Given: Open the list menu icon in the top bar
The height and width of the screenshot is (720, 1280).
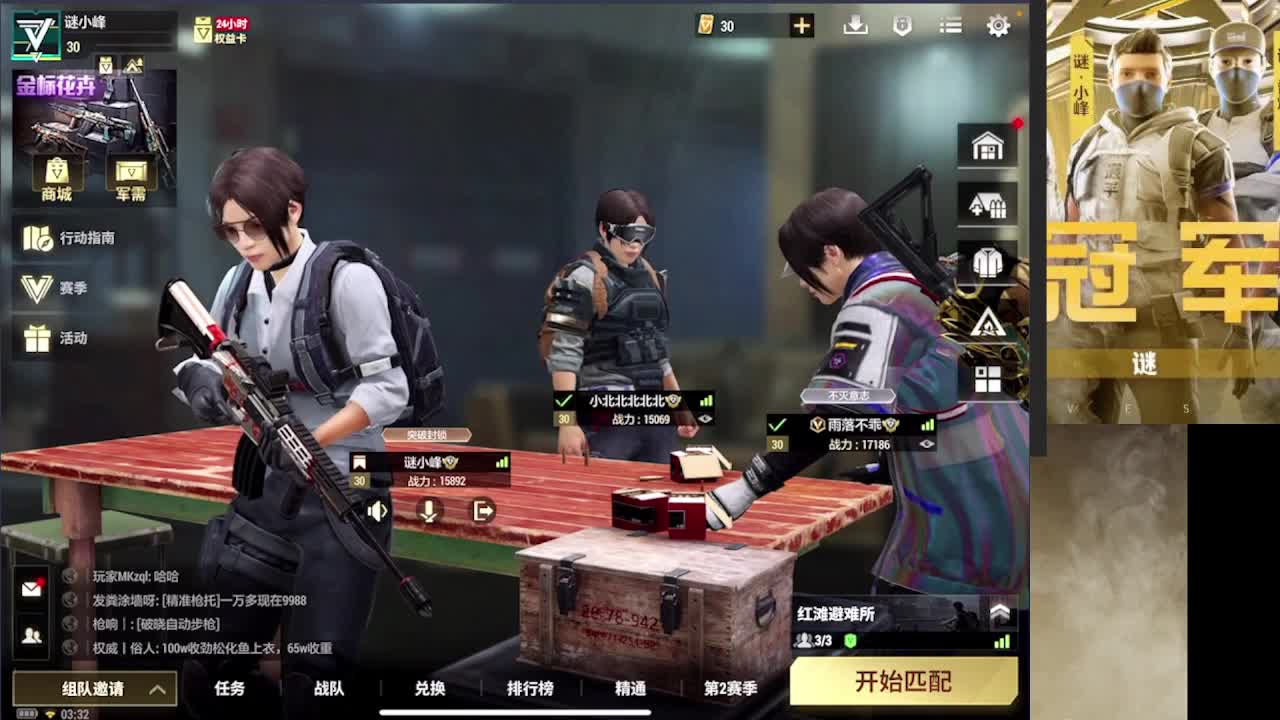Looking at the screenshot, I should [x=949, y=26].
